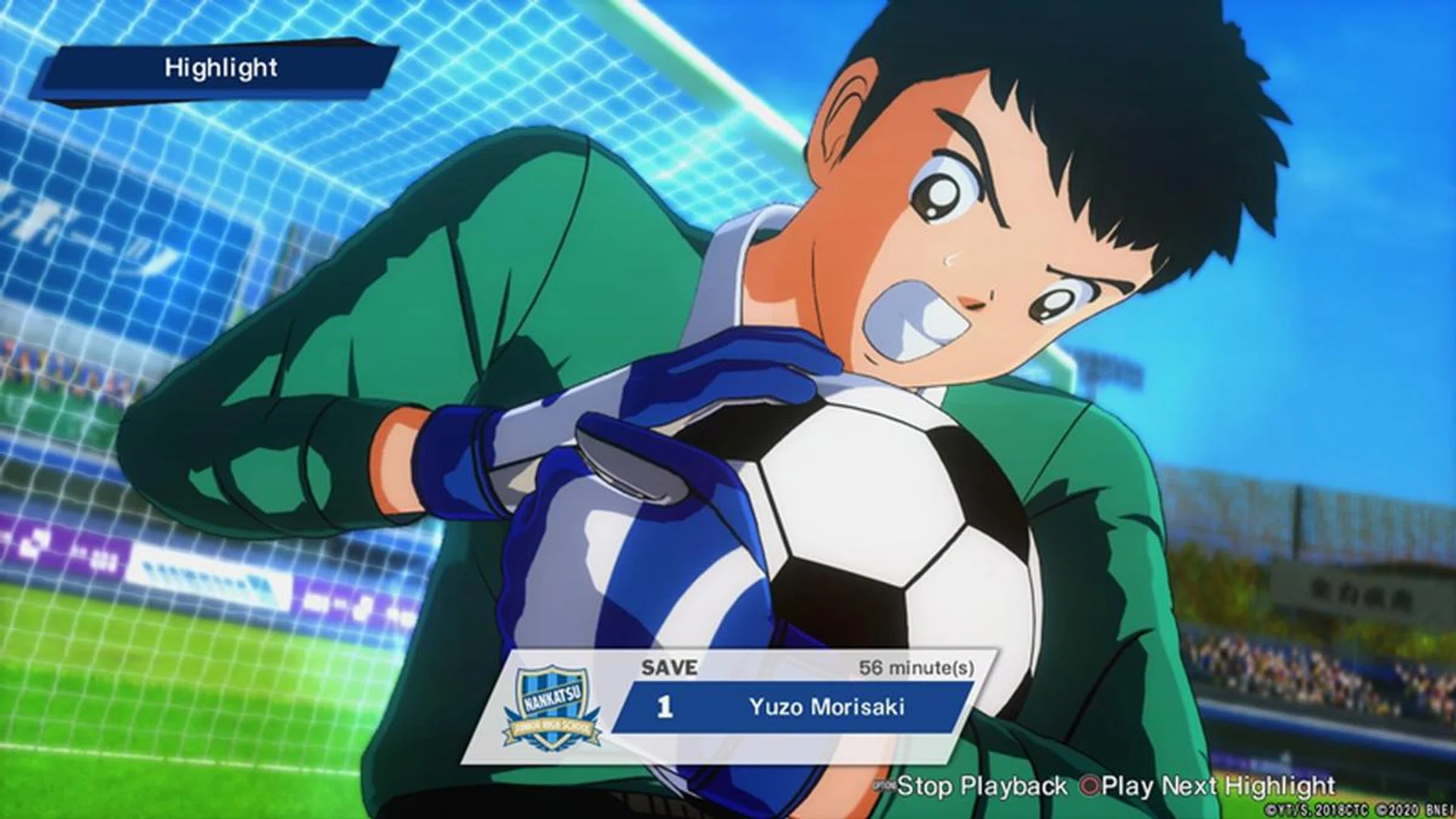Play Next Highlight
Image resolution: width=1456 pixels, height=819 pixels.
pyautogui.click(x=1209, y=786)
